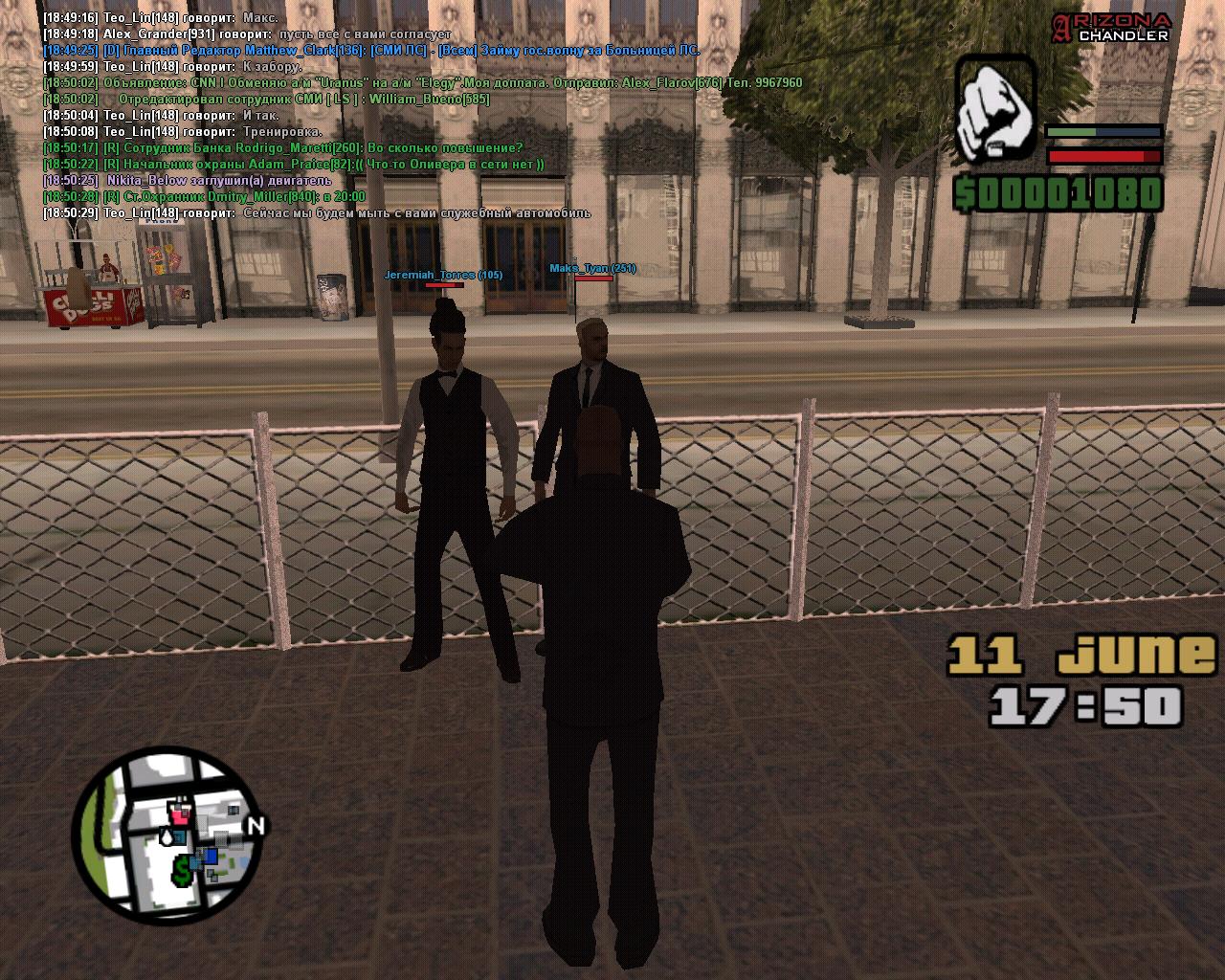Select Alex_Grander's chat message

[246, 33]
